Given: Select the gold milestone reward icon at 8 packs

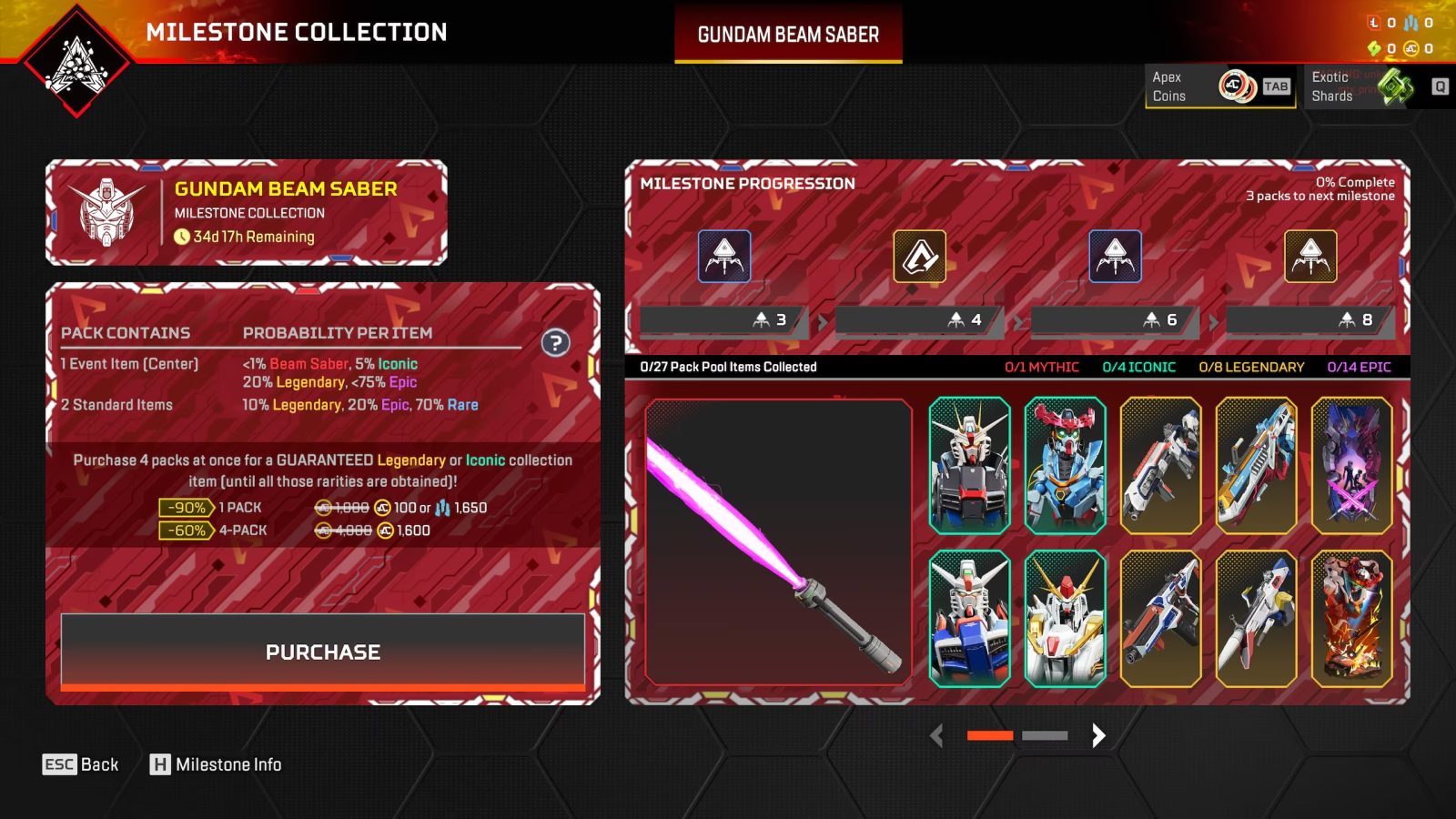Looking at the screenshot, I should 1310,257.
